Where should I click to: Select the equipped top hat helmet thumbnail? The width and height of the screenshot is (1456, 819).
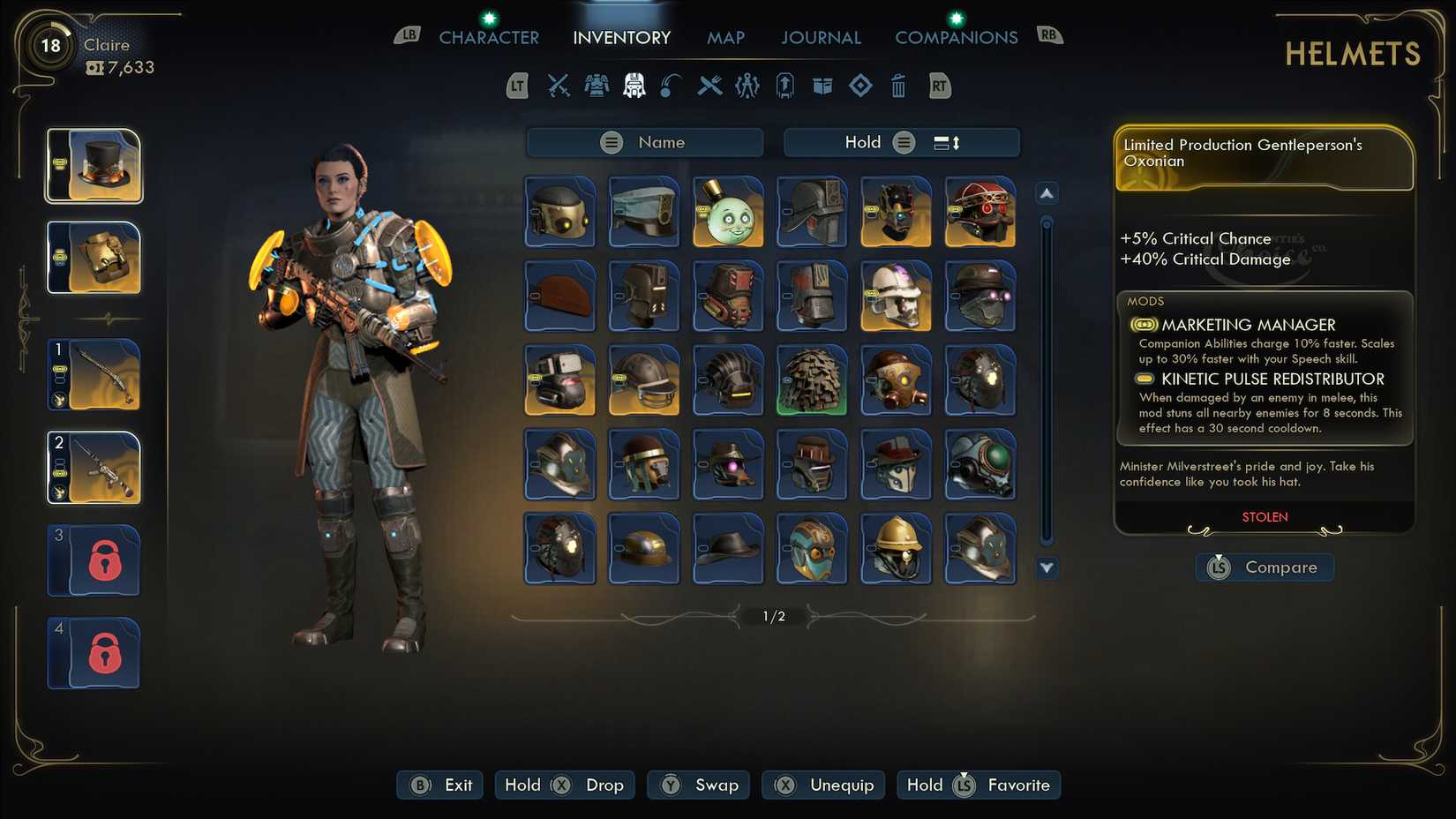click(94, 165)
